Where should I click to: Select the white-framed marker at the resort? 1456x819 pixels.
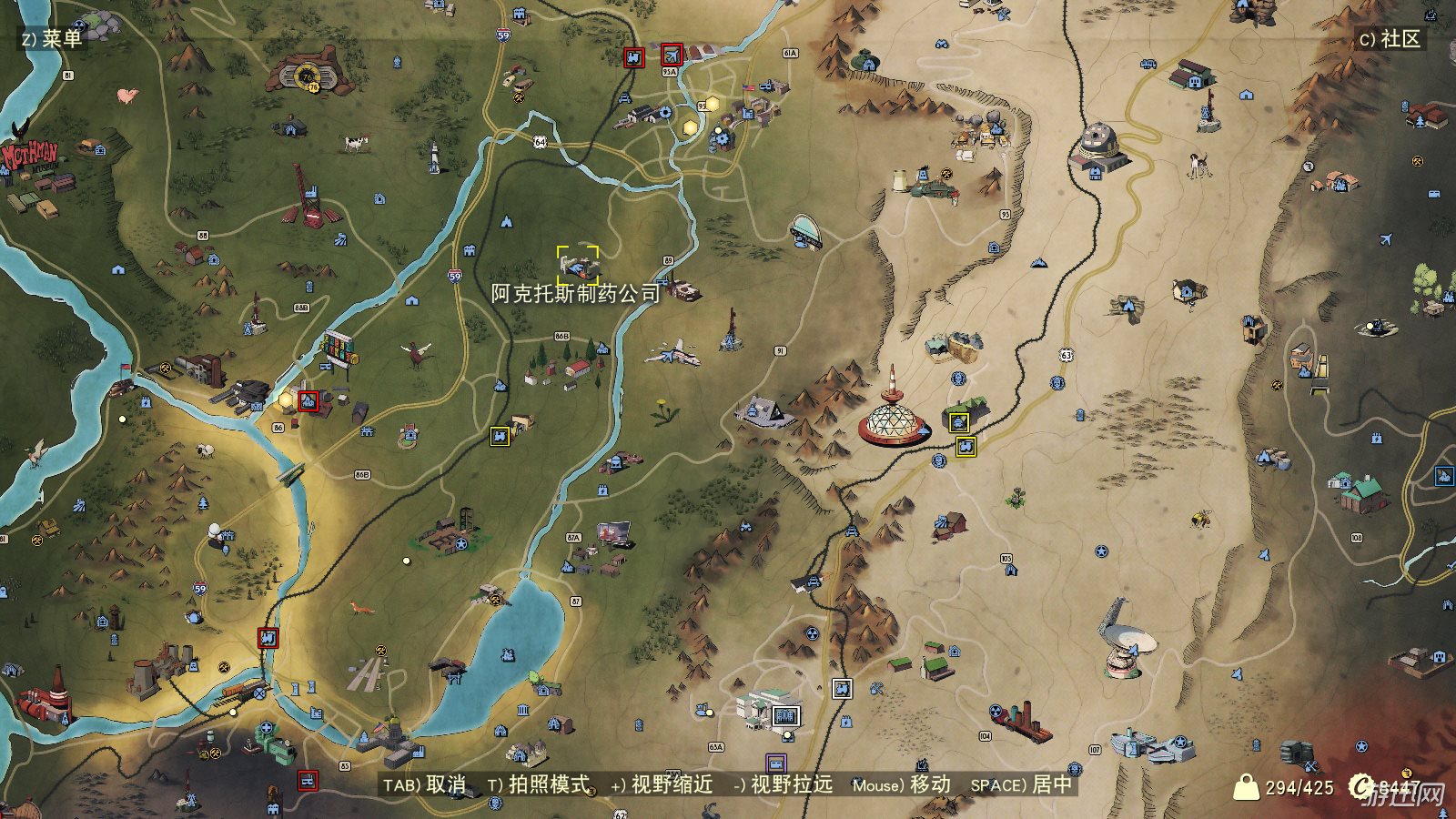[x=785, y=716]
